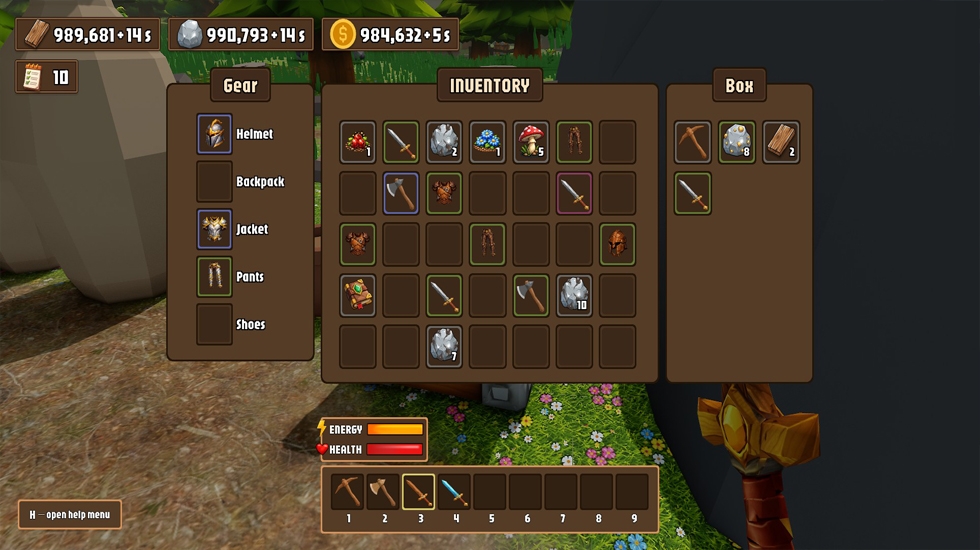Pick the sword stored in the Box
The image size is (980, 550).
[692, 193]
